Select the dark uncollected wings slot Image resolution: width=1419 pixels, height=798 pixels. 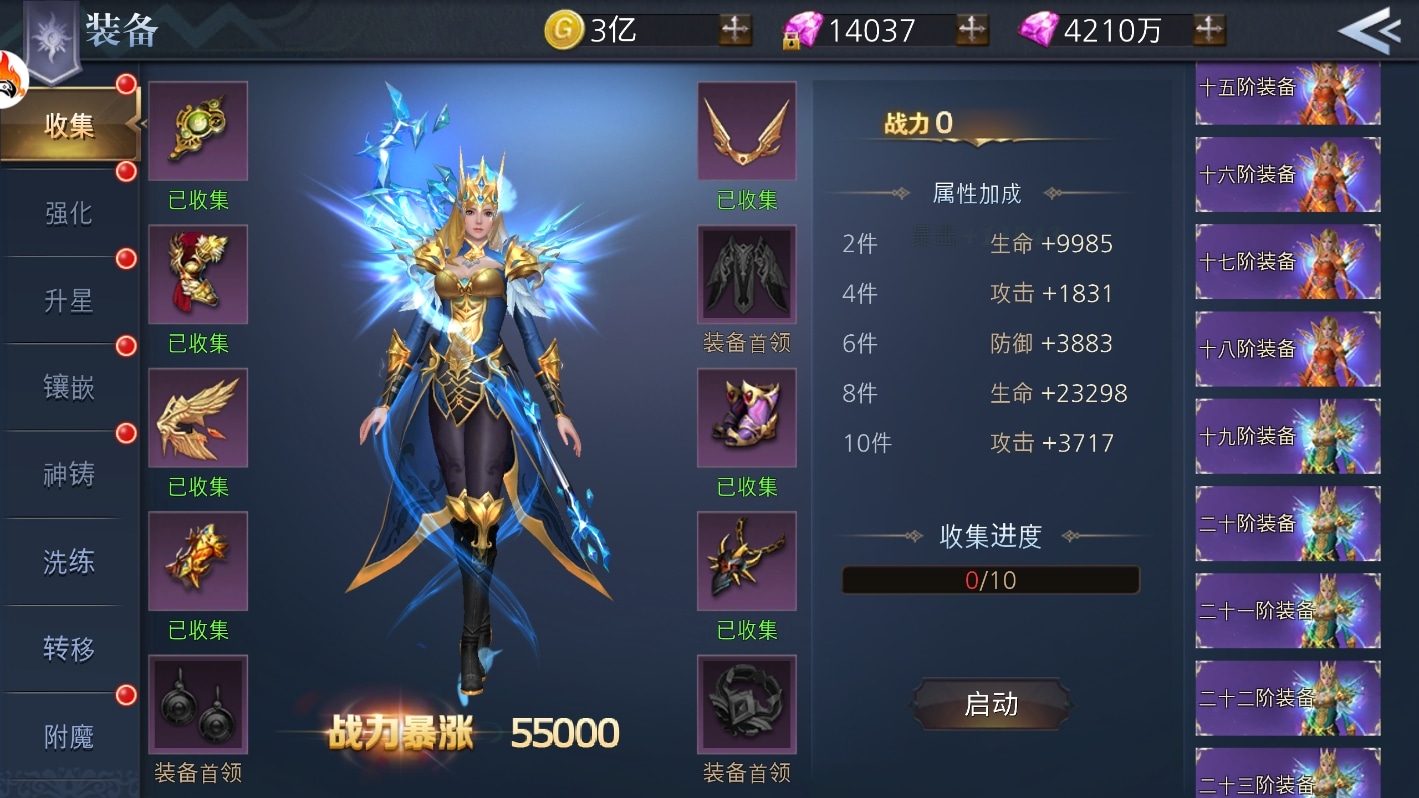(747, 274)
